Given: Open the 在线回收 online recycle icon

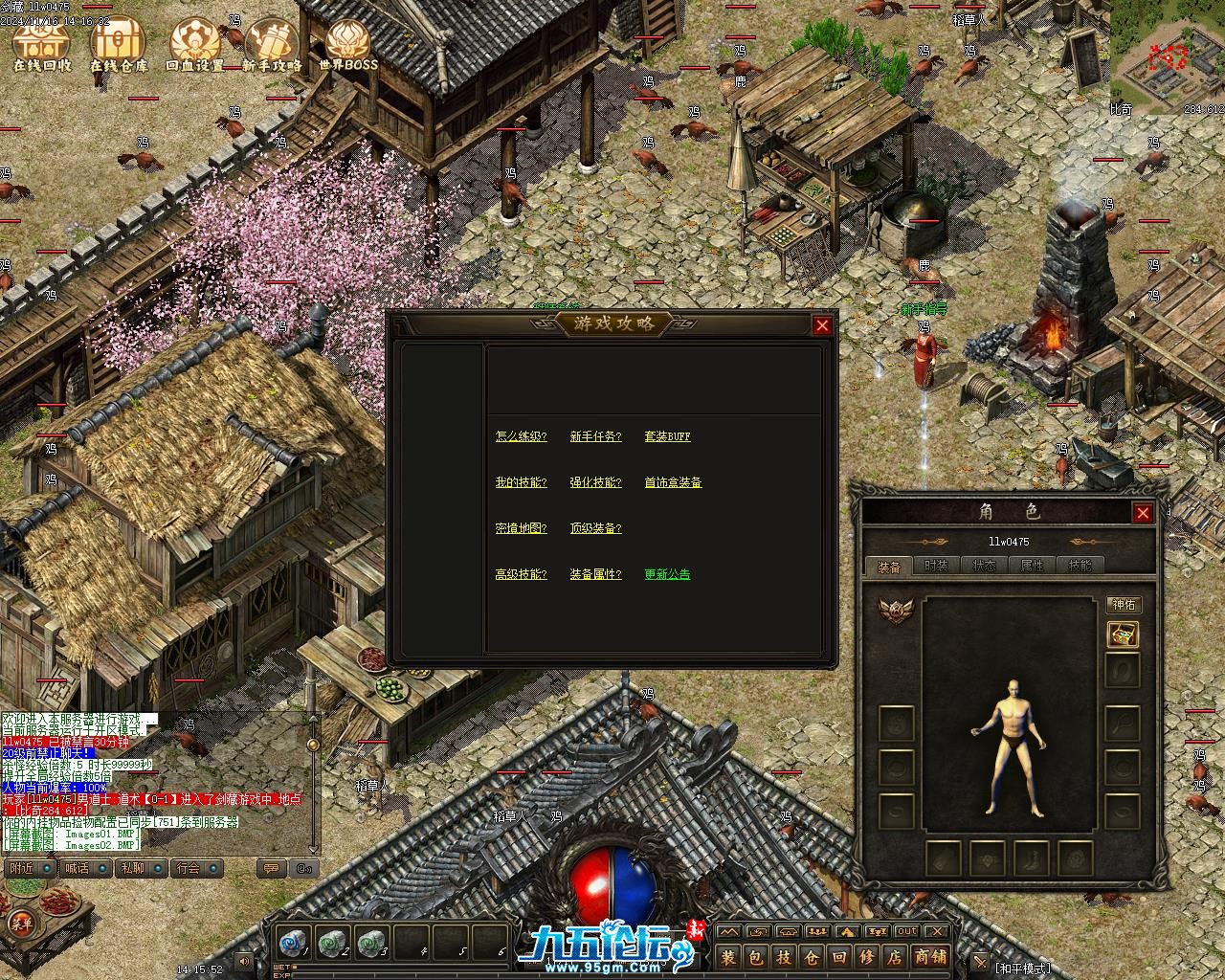Looking at the screenshot, I should tap(42, 45).
